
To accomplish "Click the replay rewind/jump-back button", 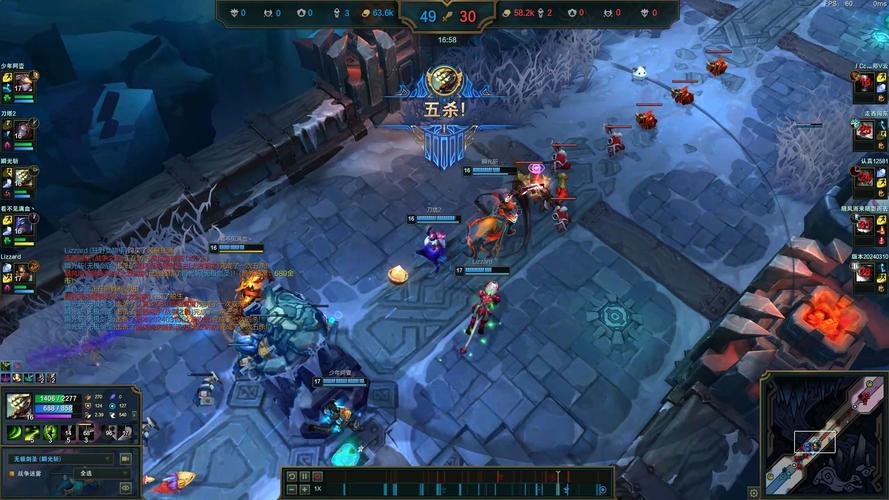I will 292,477.
